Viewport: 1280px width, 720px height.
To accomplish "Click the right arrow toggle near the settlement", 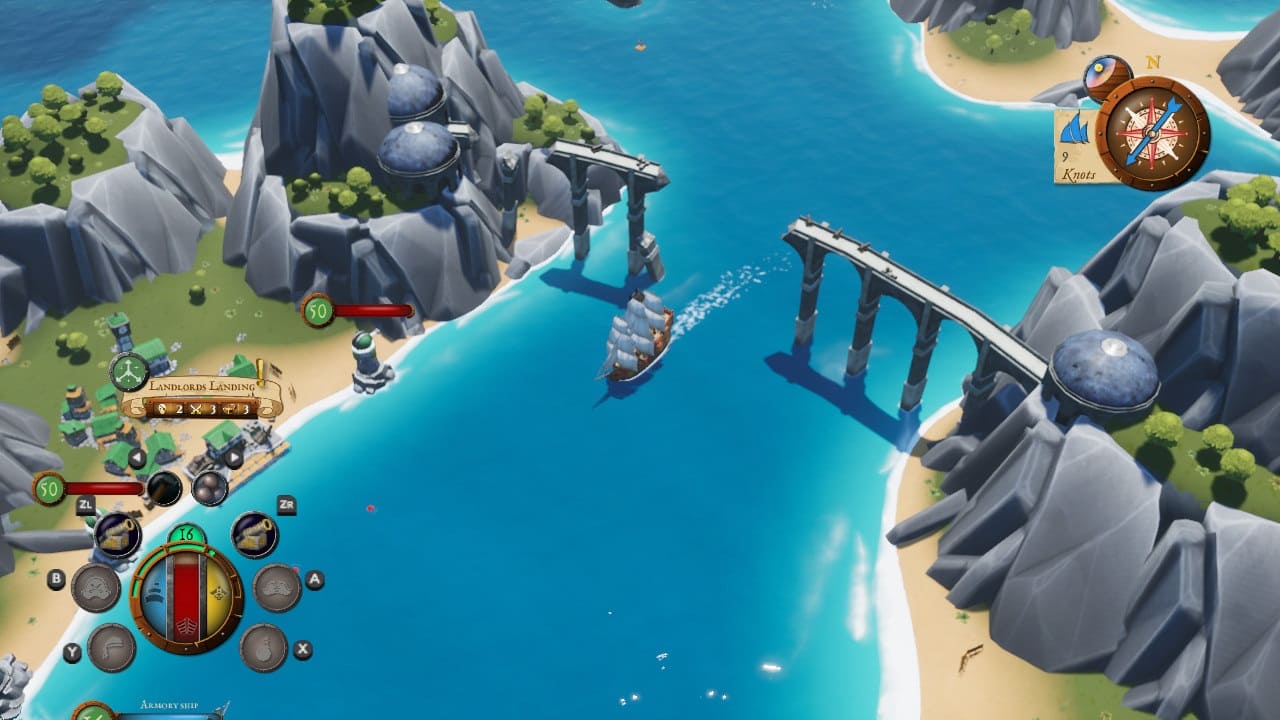I will pyautogui.click(x=234, y=455).
